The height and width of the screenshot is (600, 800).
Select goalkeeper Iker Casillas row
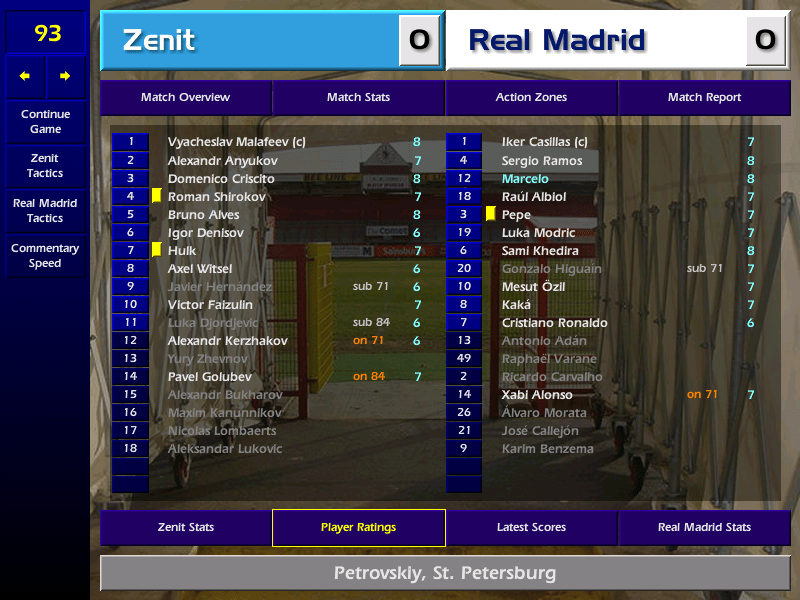[544, 143]
